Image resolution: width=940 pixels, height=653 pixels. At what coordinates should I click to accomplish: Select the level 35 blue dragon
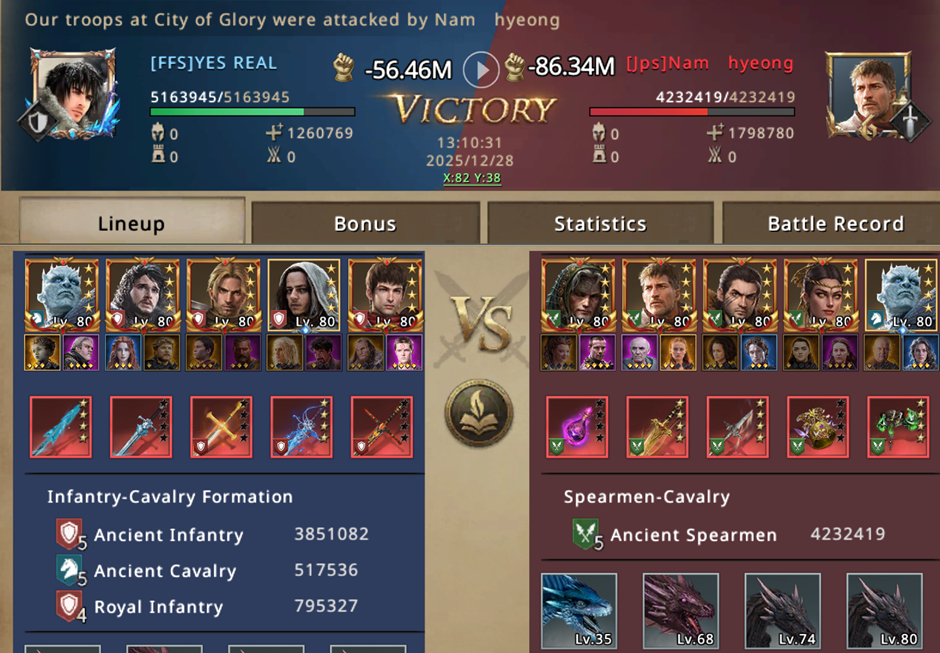tap(579, 610)
